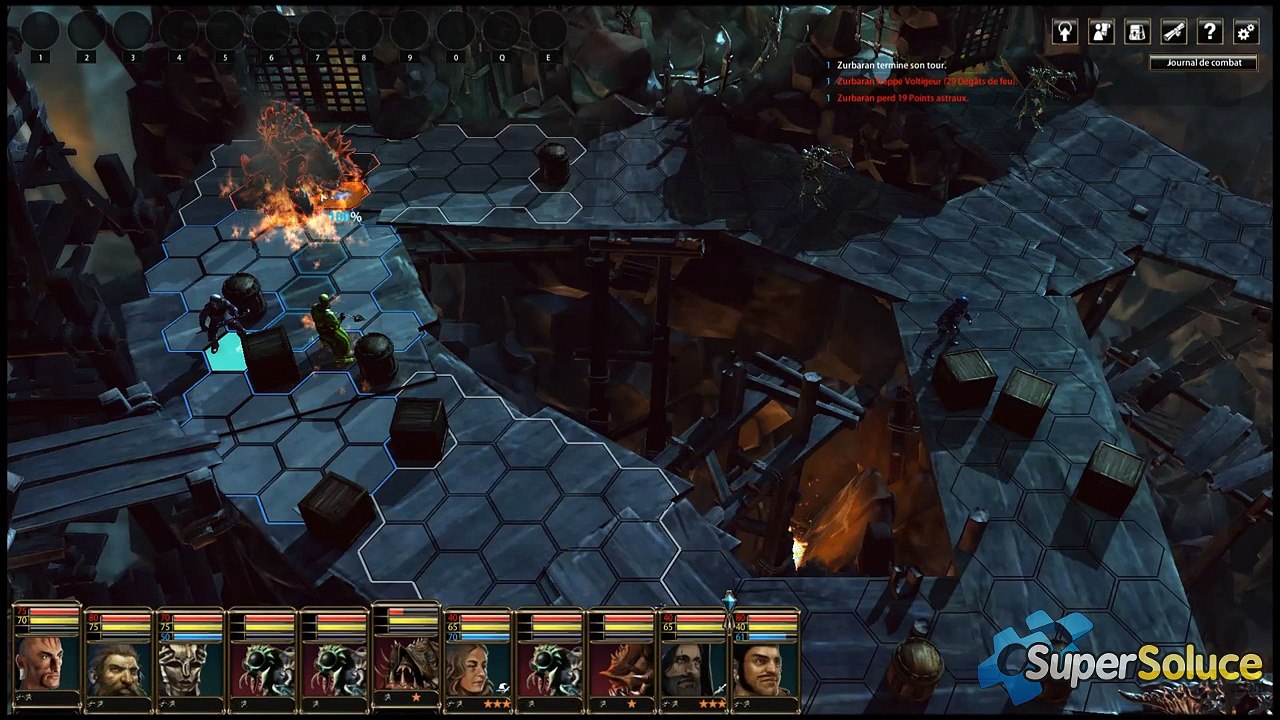Open the quest scroll journal icon
The image size is (1280, 720).
tap(1173, 32)
